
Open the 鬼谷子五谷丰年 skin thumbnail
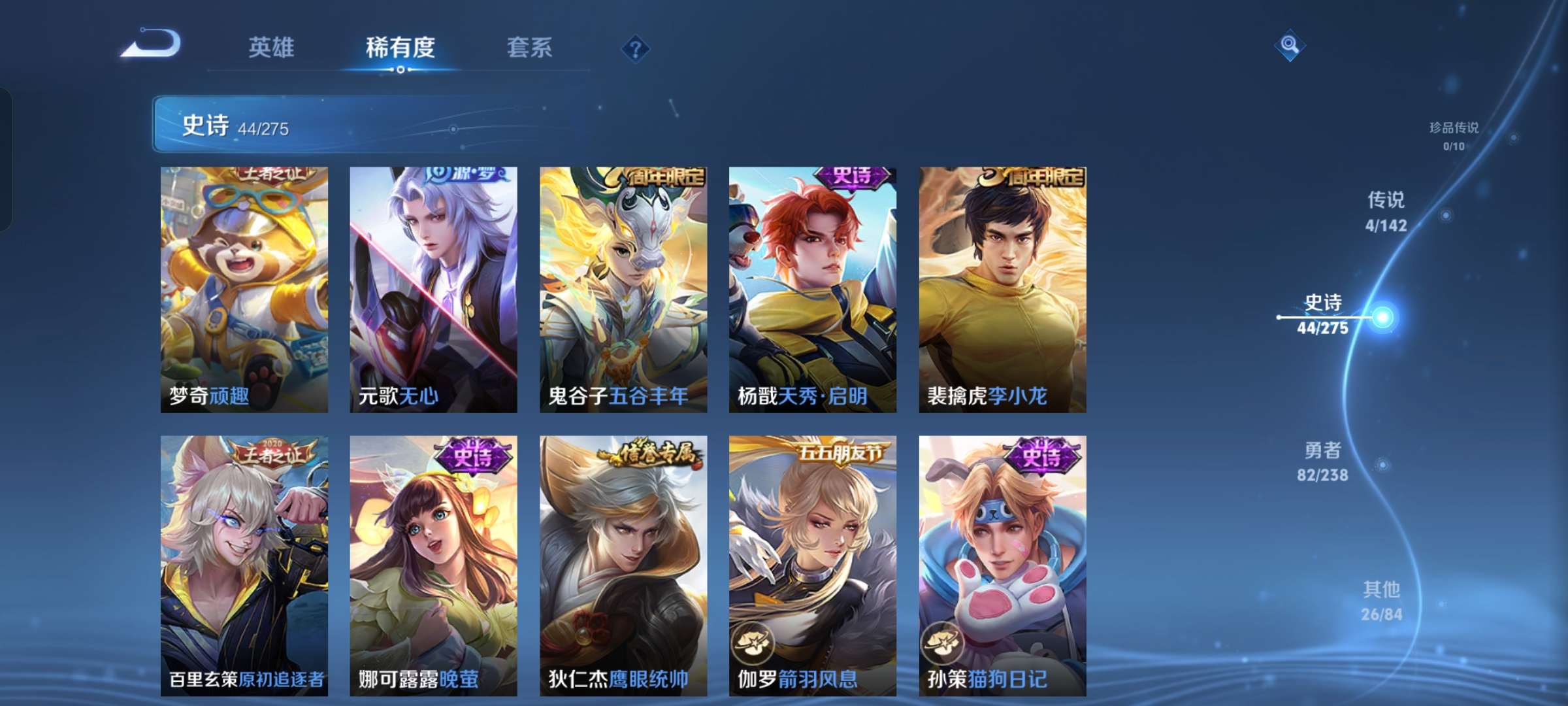[x=623, y=288]
